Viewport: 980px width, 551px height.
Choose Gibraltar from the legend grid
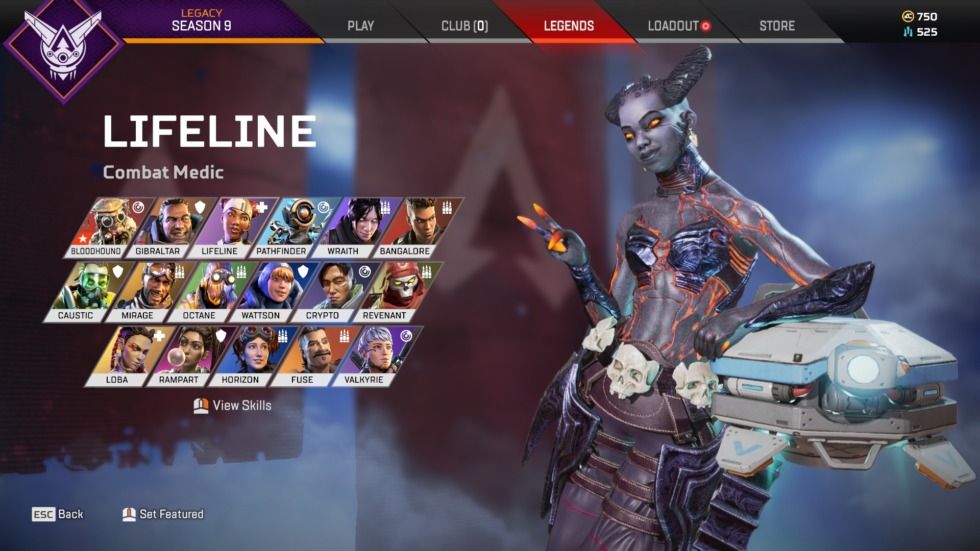(165, 226)
